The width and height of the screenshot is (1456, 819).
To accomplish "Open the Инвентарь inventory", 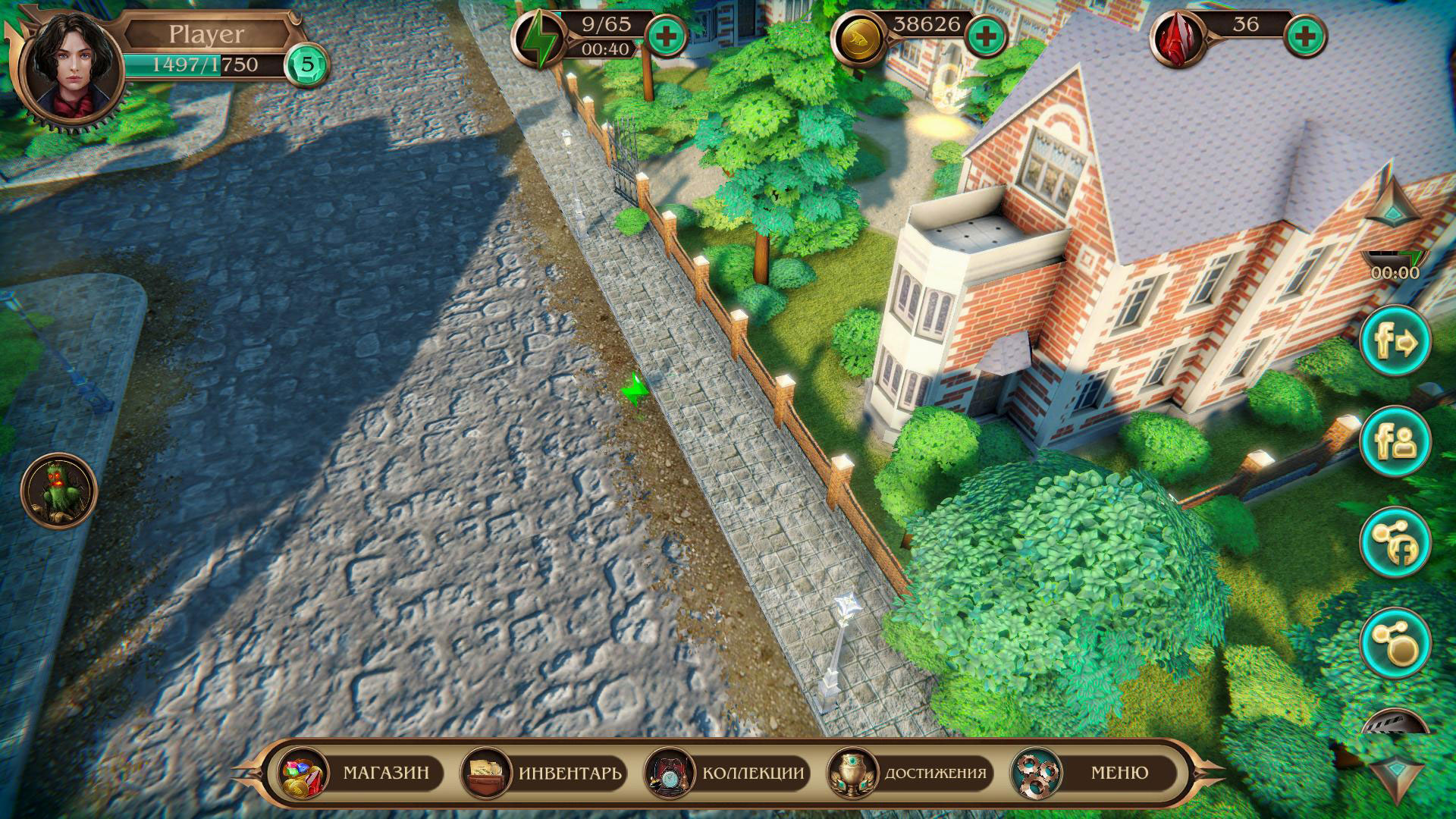I will (x=544, y=773).
